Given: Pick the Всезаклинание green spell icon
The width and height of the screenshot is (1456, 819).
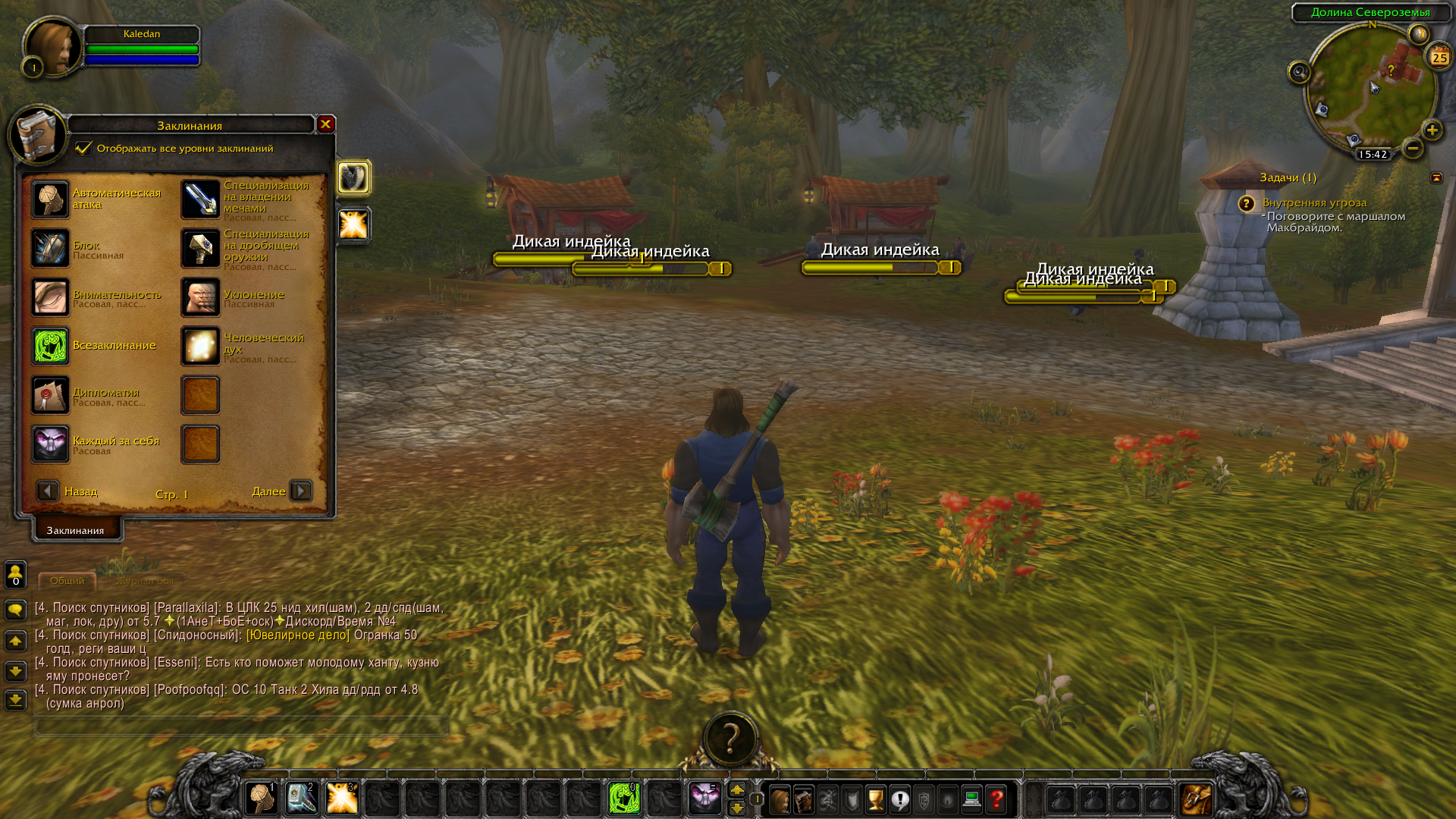Looking at the screenshot, I should (x=51, y=346).
